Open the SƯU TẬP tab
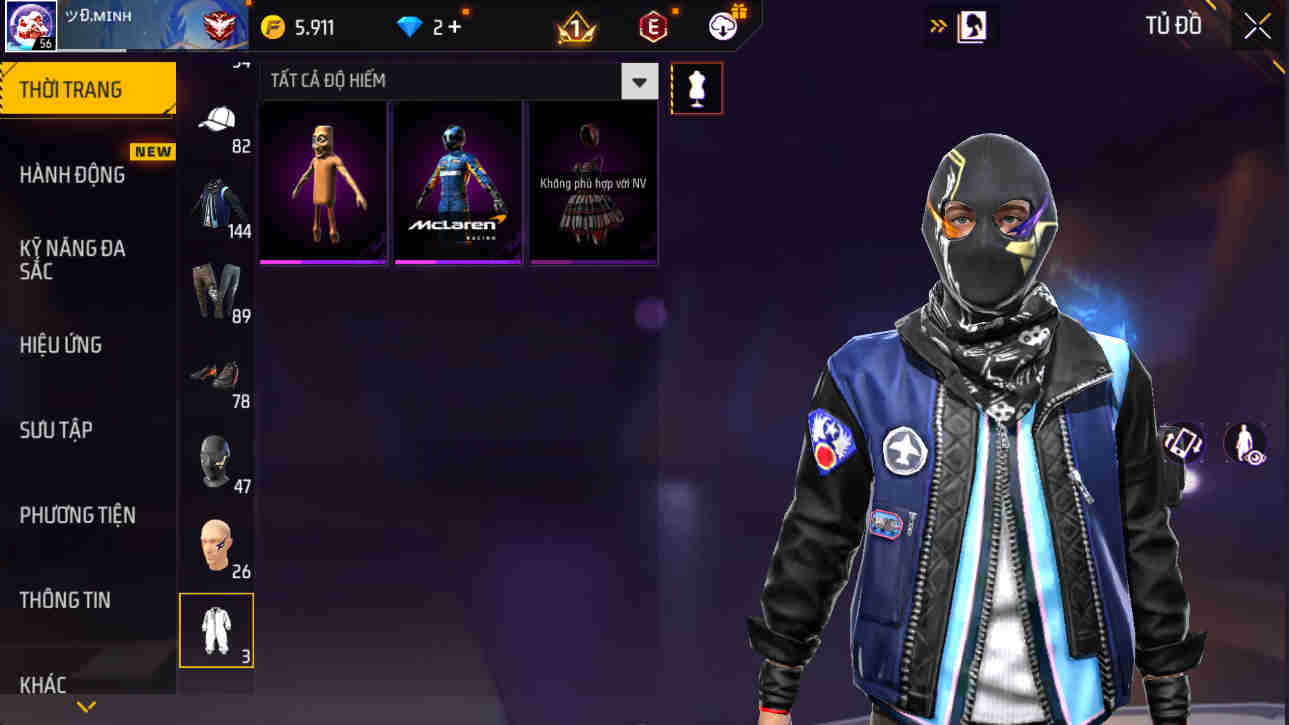 pos(54,429)
